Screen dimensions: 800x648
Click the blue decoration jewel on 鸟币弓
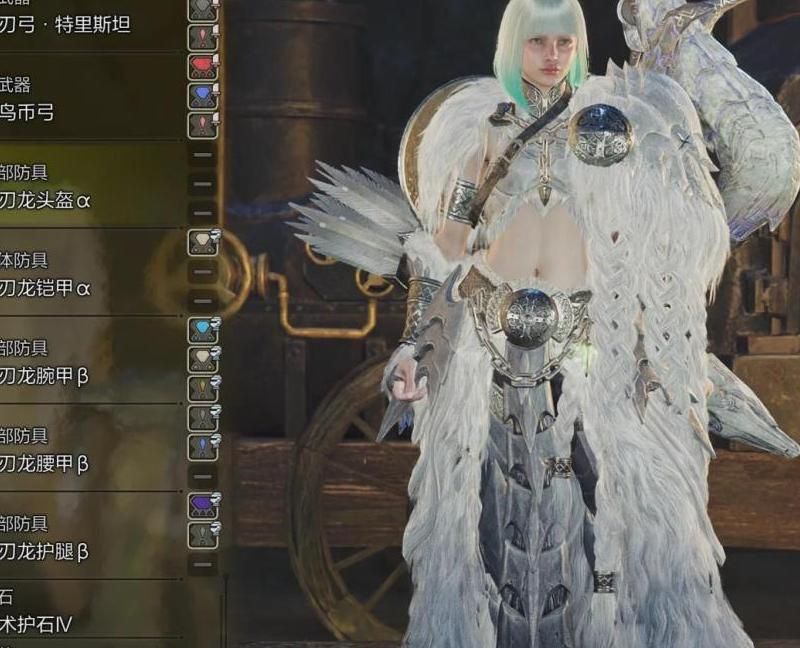(203, 96)
